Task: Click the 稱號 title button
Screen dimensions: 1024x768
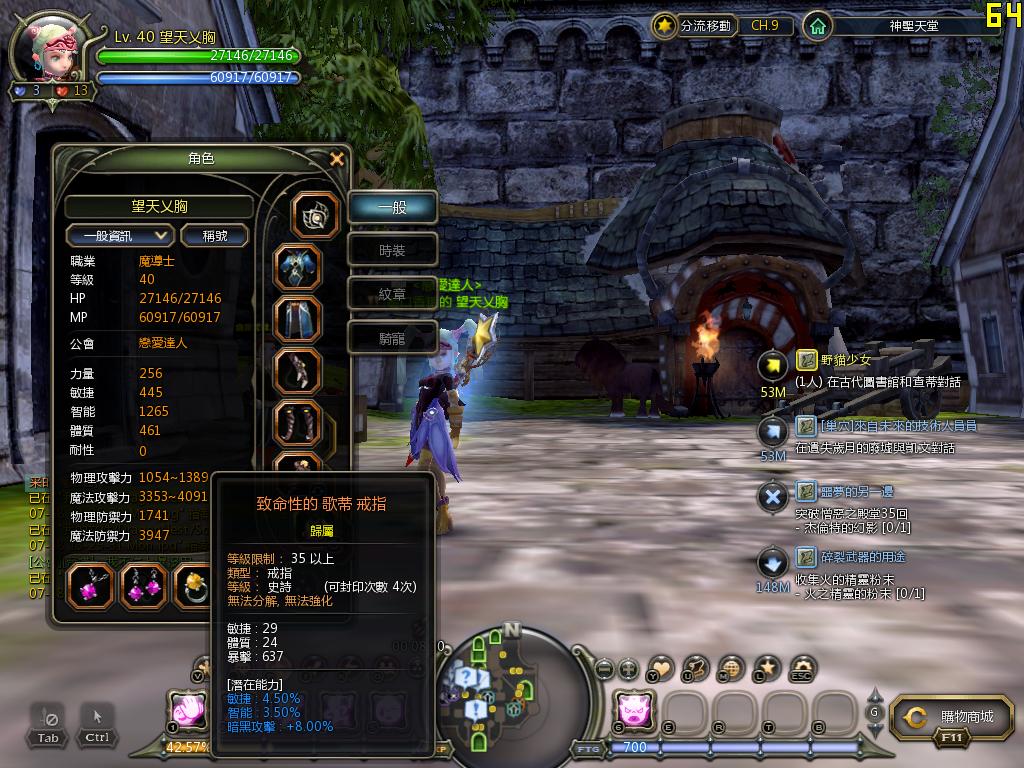Action: tap(215, 235)
